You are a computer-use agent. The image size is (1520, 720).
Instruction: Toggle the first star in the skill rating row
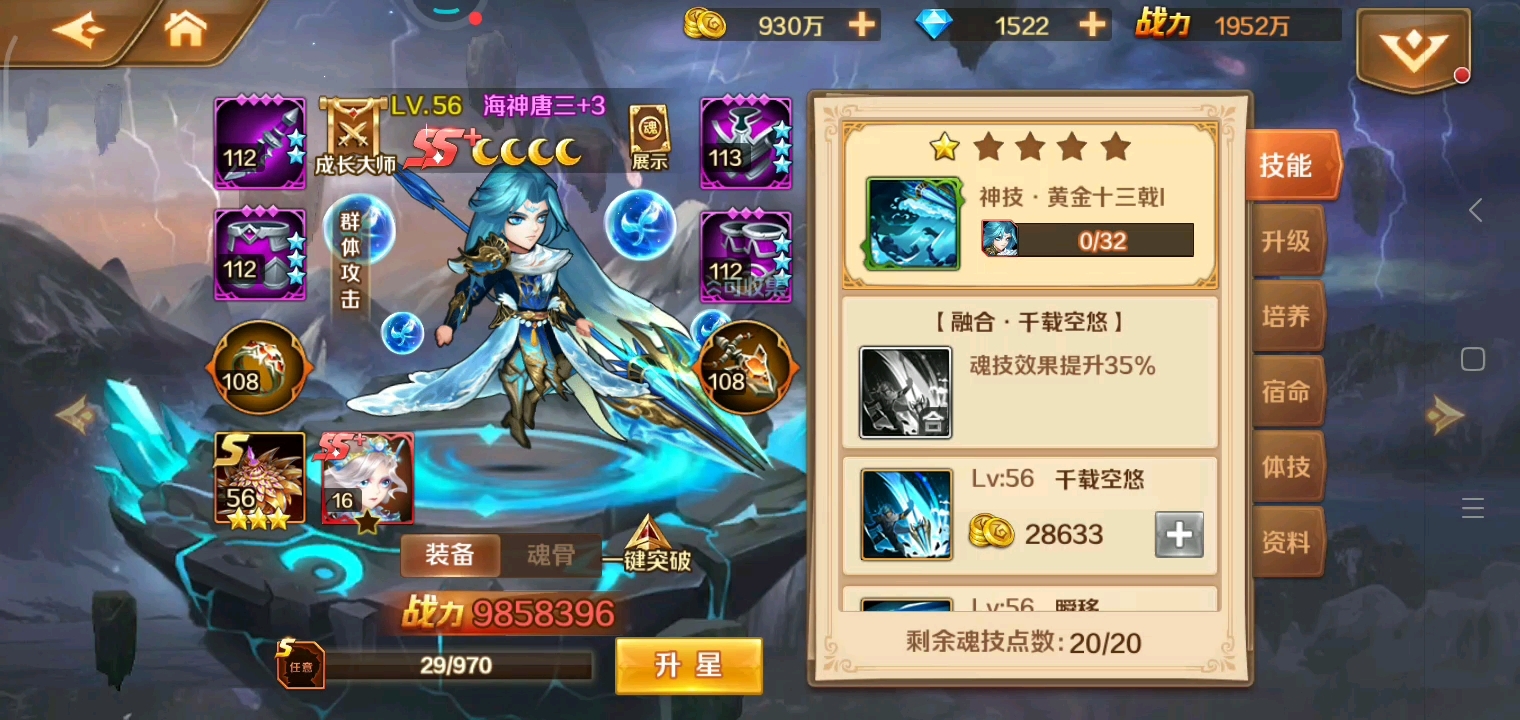[x=941, y=147]
